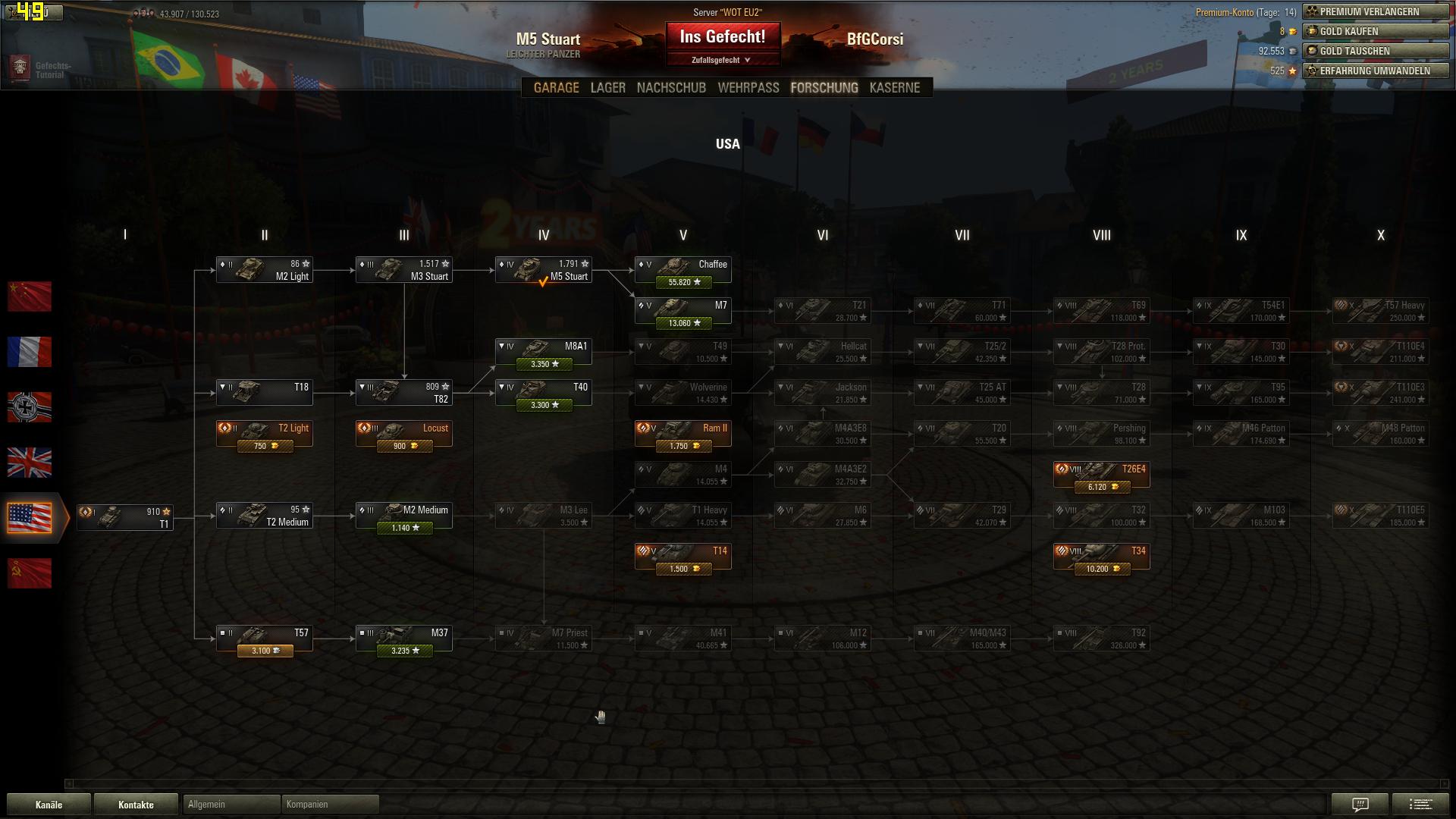
Task: Open Gold tauschen
Action: coord(1376,51)
